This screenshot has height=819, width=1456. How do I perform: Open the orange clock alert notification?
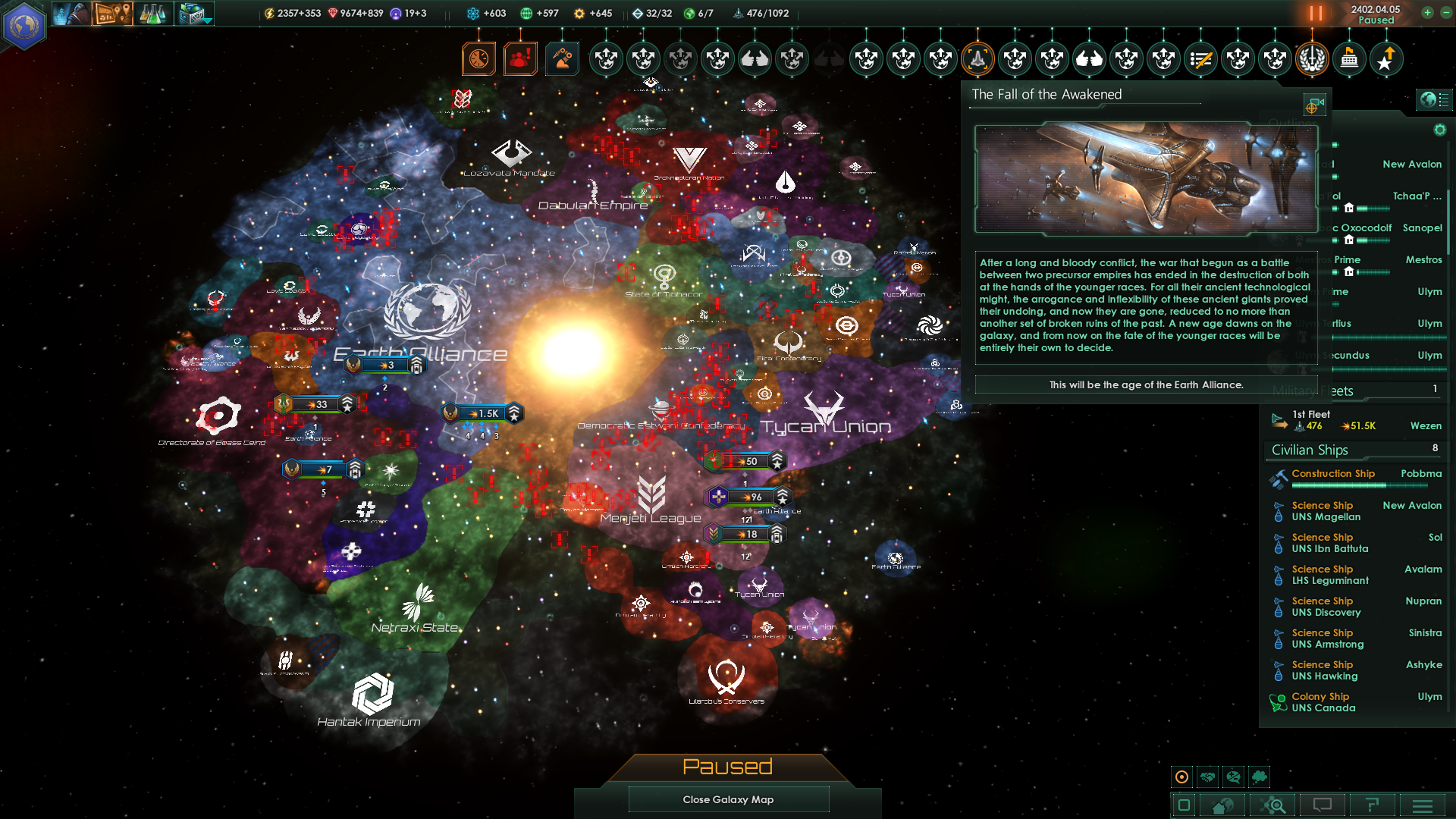pos(479,58)
